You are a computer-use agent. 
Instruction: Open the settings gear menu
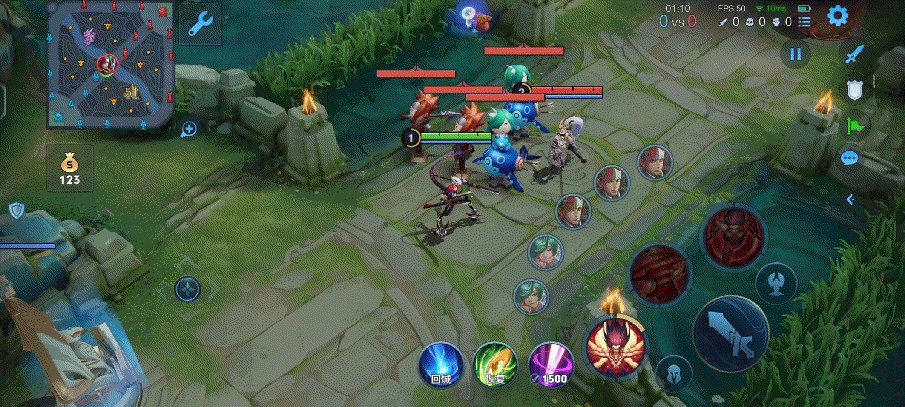point(838,15)
